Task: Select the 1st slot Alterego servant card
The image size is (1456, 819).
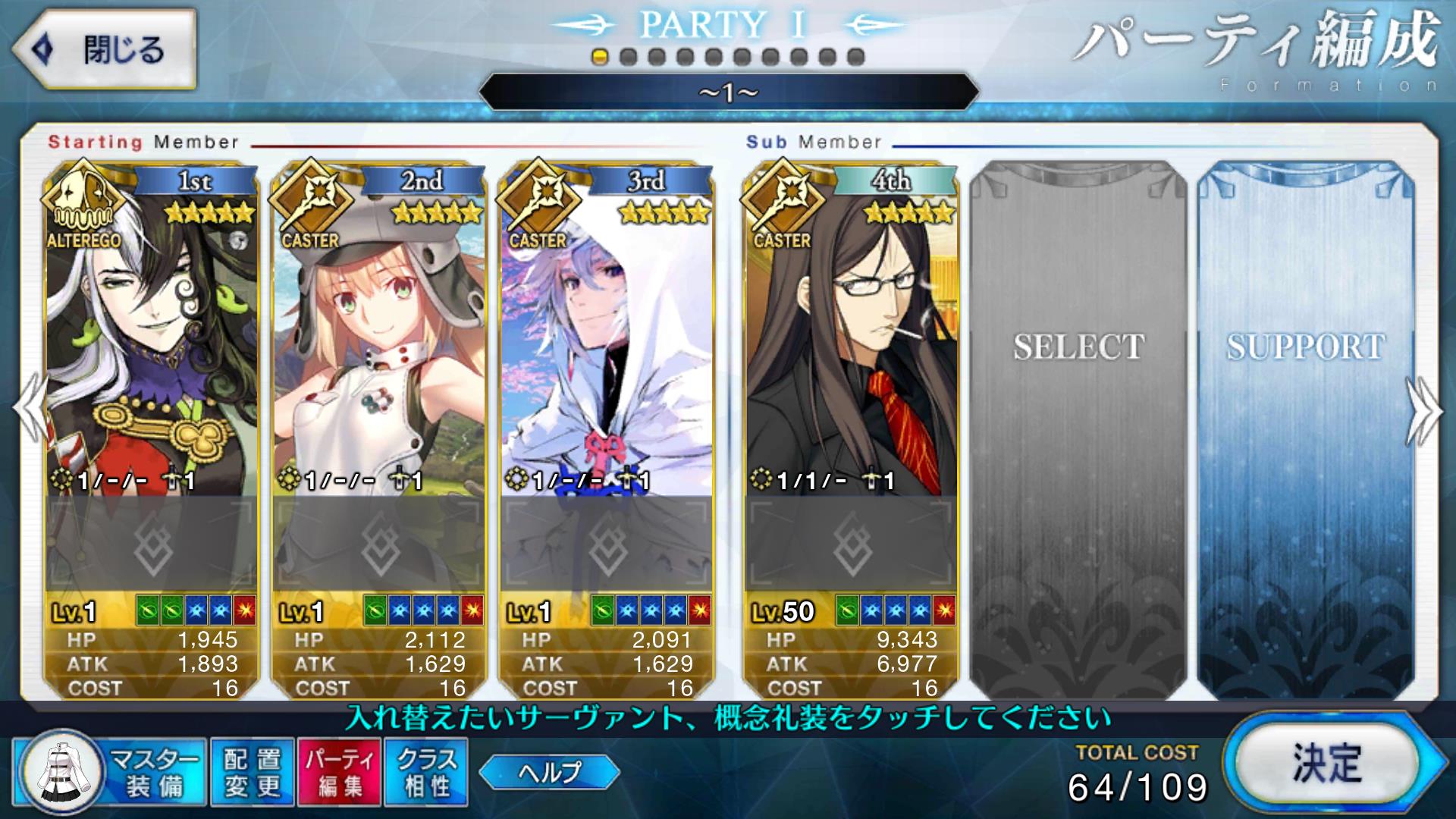Action: pyautogui.click(x=152, y=334)
